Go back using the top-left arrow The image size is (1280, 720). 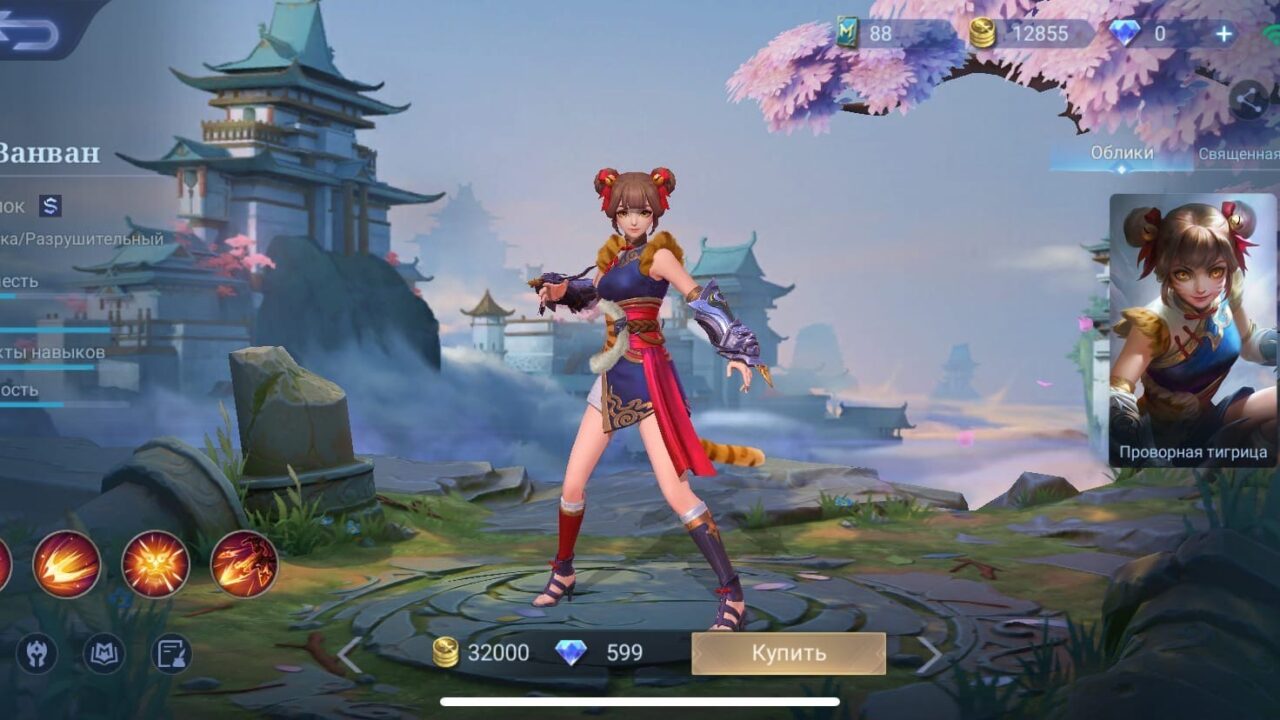tap(32, 30)
